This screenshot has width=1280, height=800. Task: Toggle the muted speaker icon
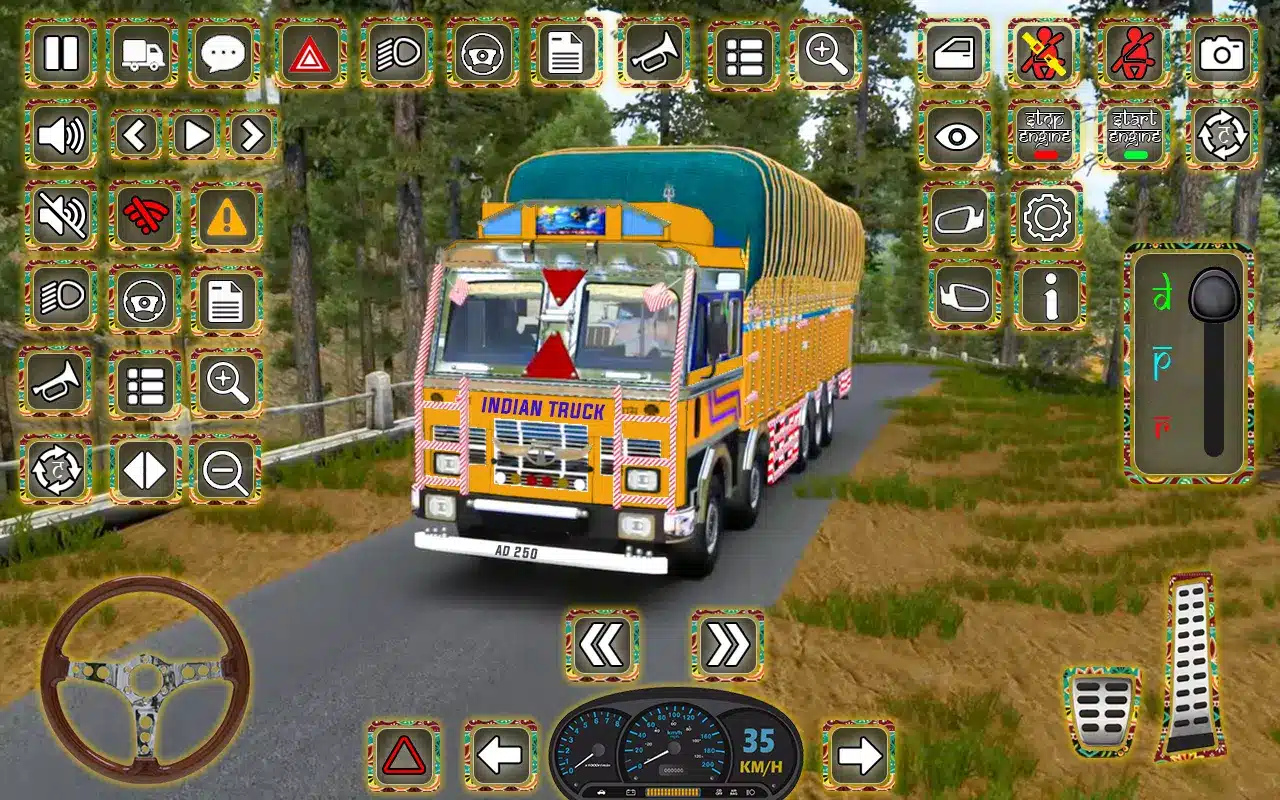click(61, 215)
